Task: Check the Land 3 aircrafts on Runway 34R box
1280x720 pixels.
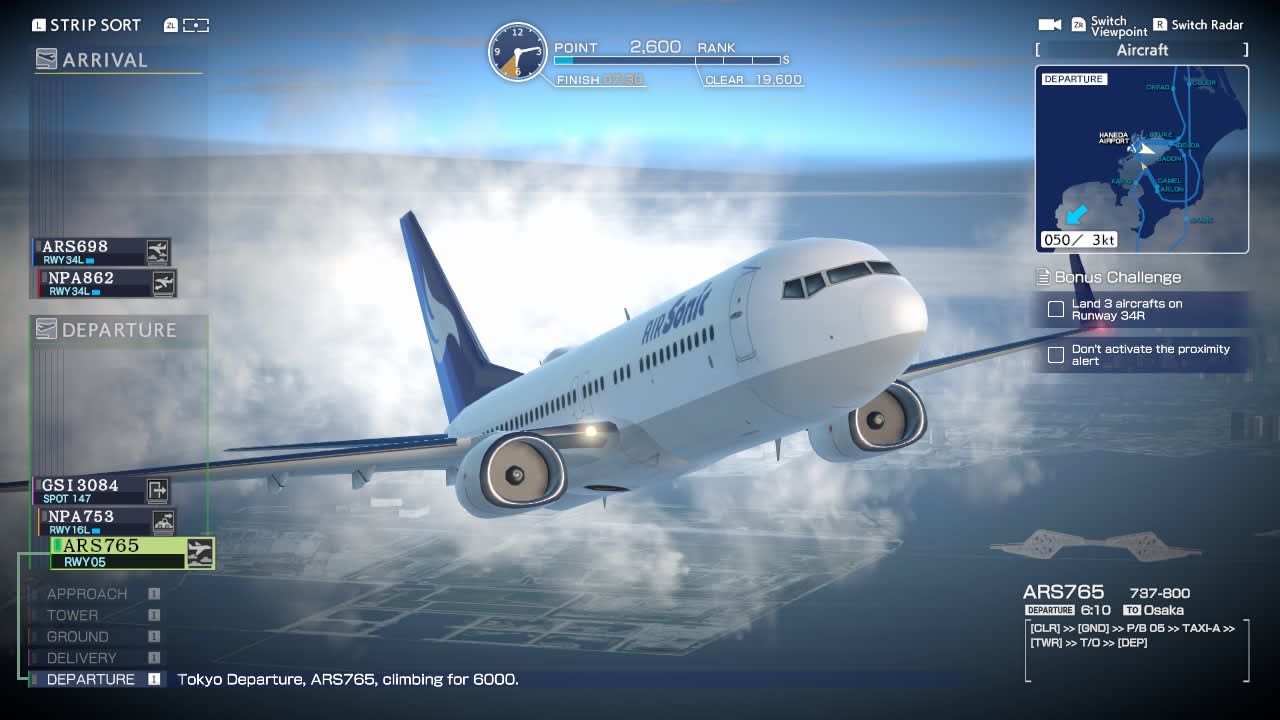Action: [x=1058, y=310]
